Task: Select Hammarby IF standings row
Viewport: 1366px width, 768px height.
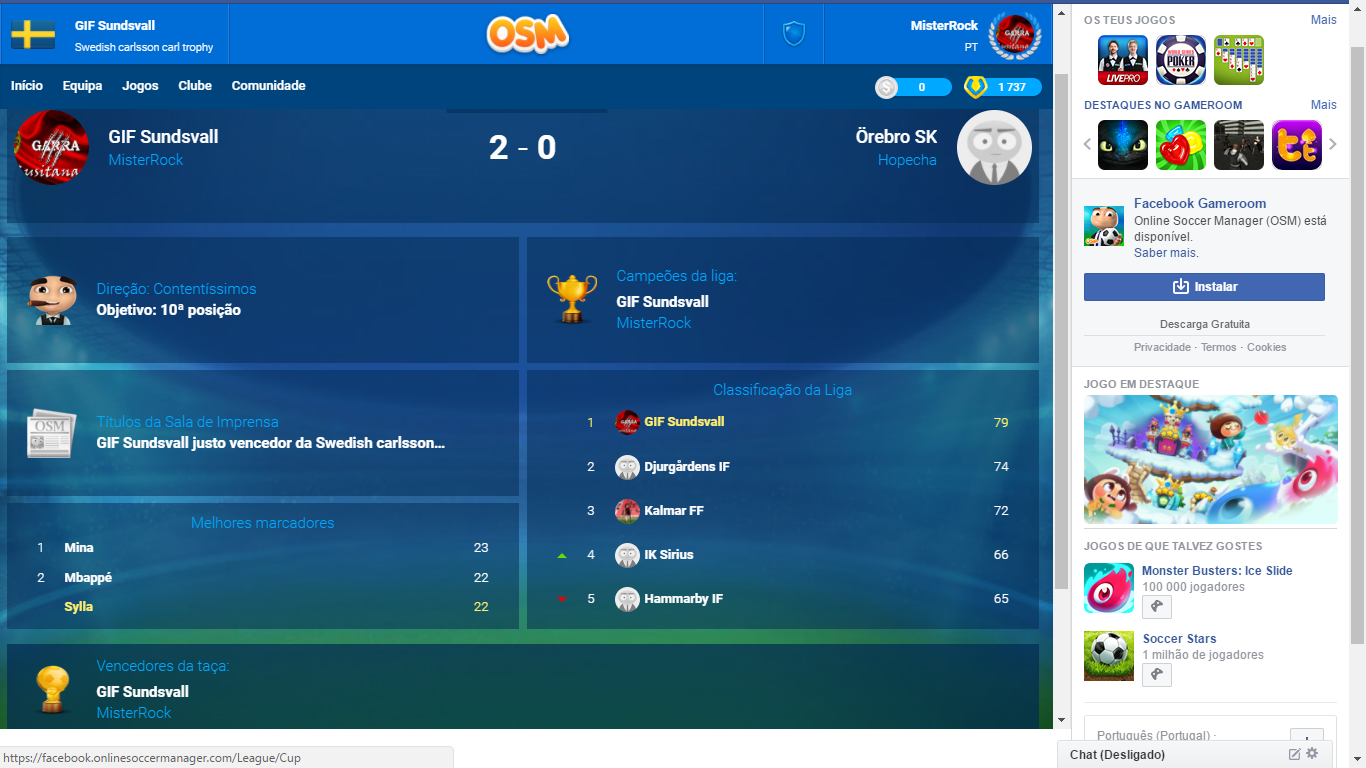Action: coord(683,599)
